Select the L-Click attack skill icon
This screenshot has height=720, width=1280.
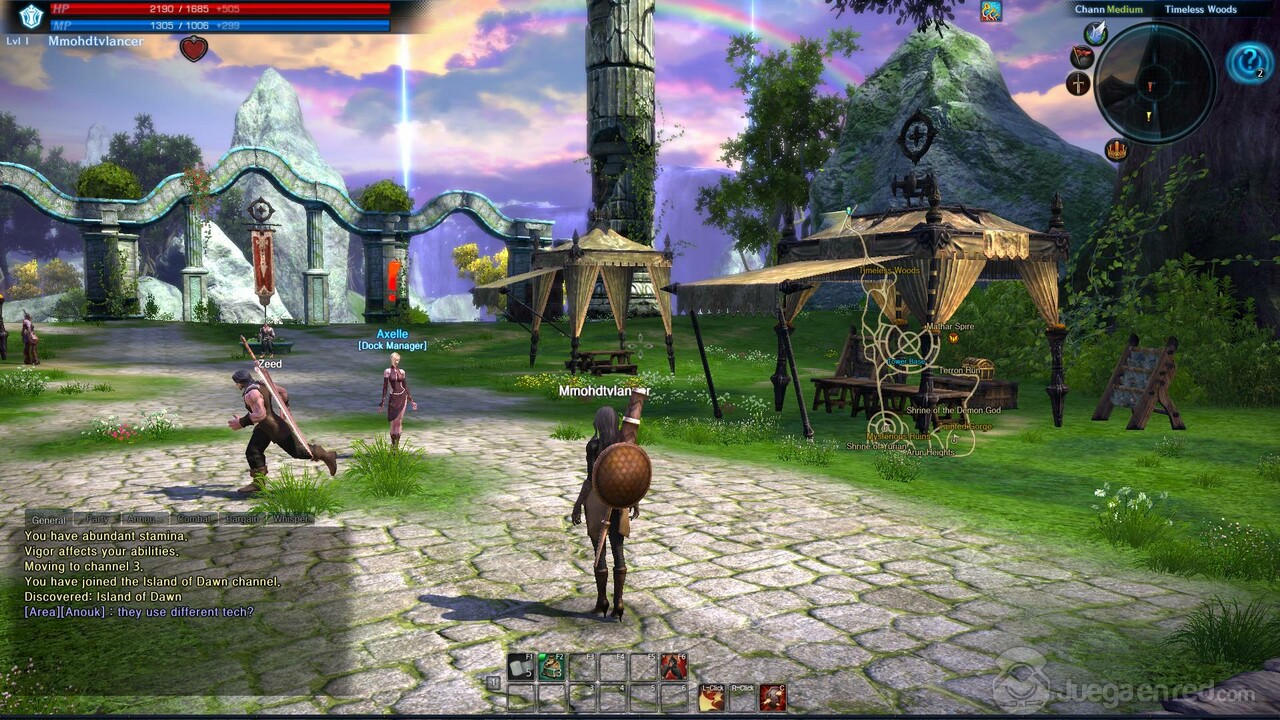712,697
